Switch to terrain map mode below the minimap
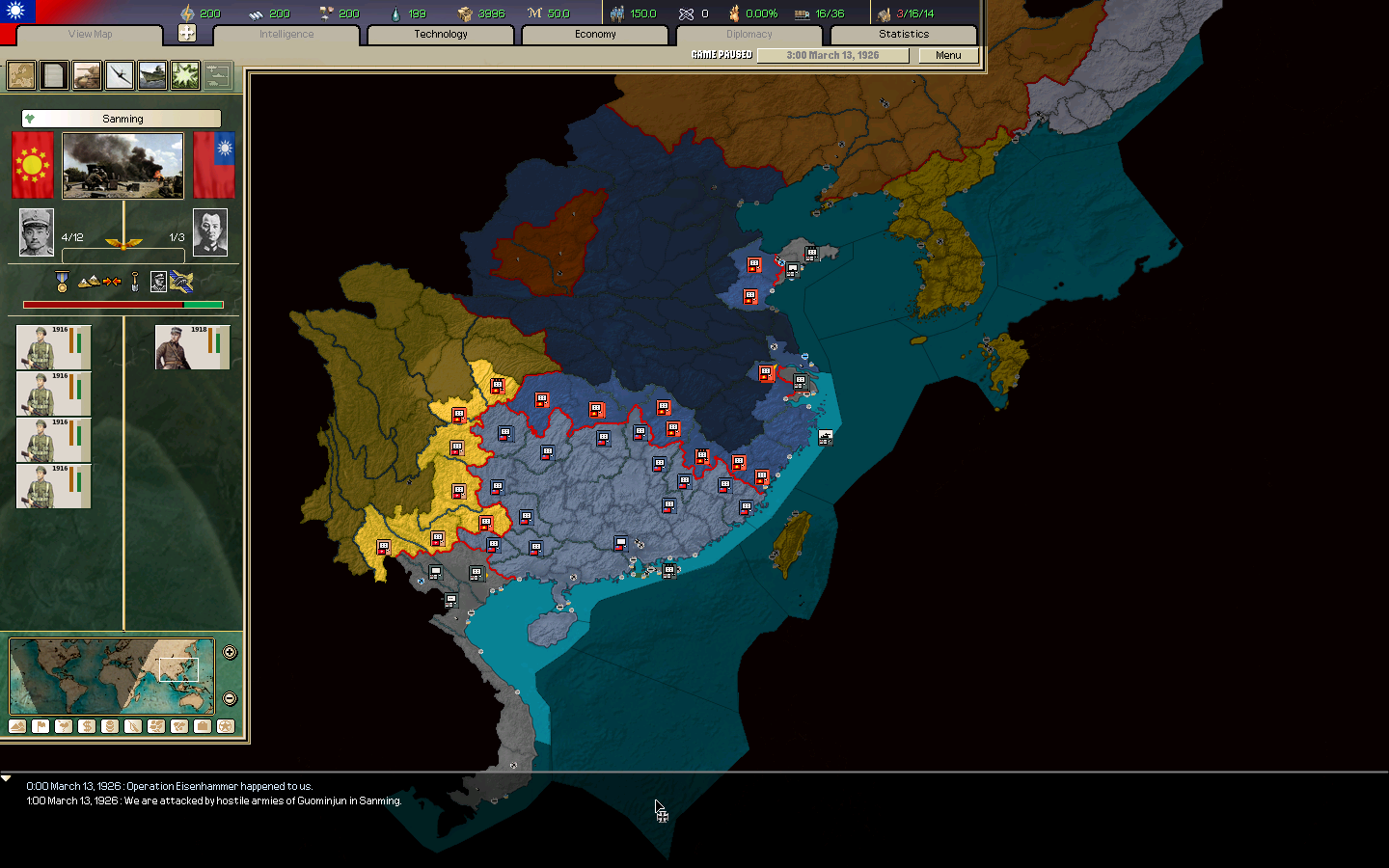Image resolution: width=1389 pixels, height=868 pixels. coord(17,726)
